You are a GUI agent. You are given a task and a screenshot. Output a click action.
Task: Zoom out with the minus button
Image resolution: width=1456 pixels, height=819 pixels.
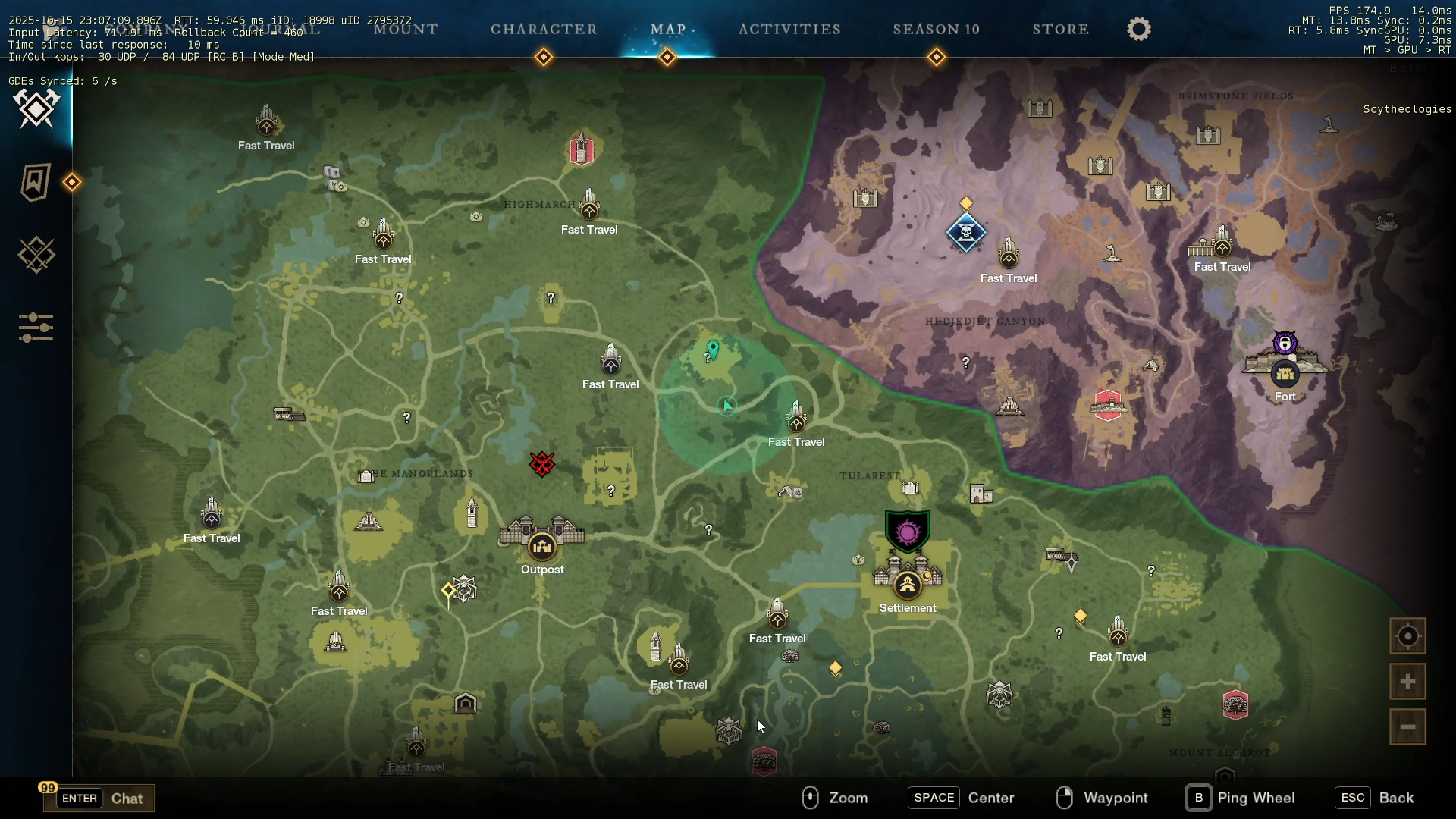1407,727
